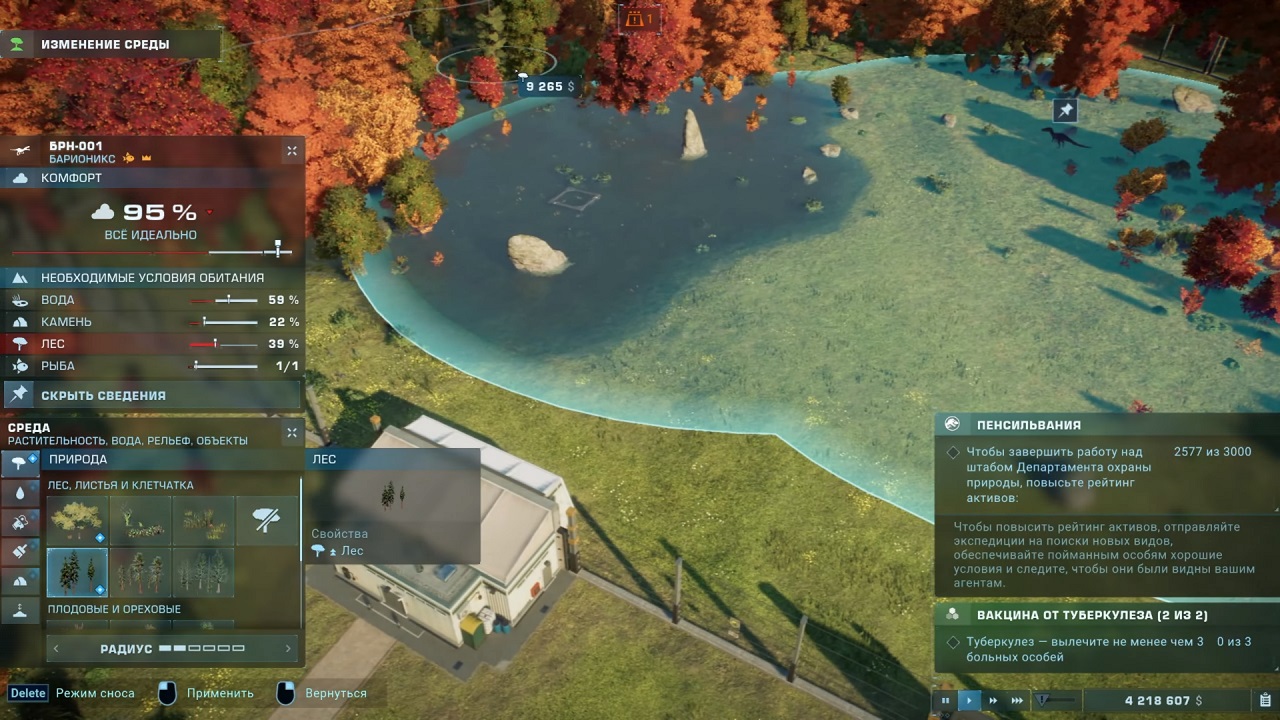Viewport: 1280px width, 720px height.
Task: Pause the game simulation
Action: tap(945, 701)
